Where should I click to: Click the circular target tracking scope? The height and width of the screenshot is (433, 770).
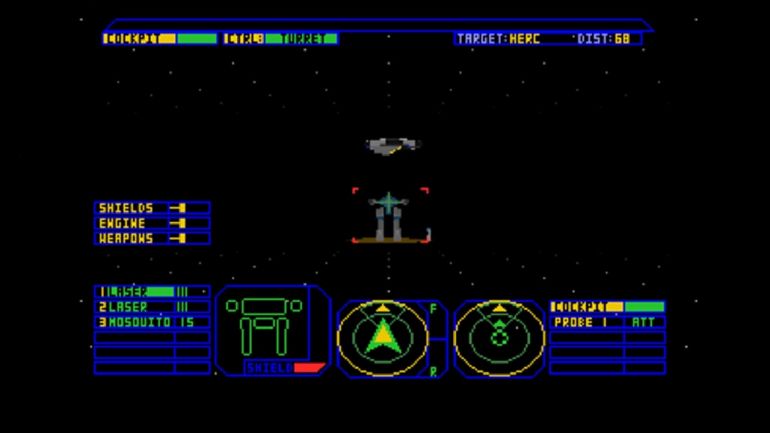[499, 335]
